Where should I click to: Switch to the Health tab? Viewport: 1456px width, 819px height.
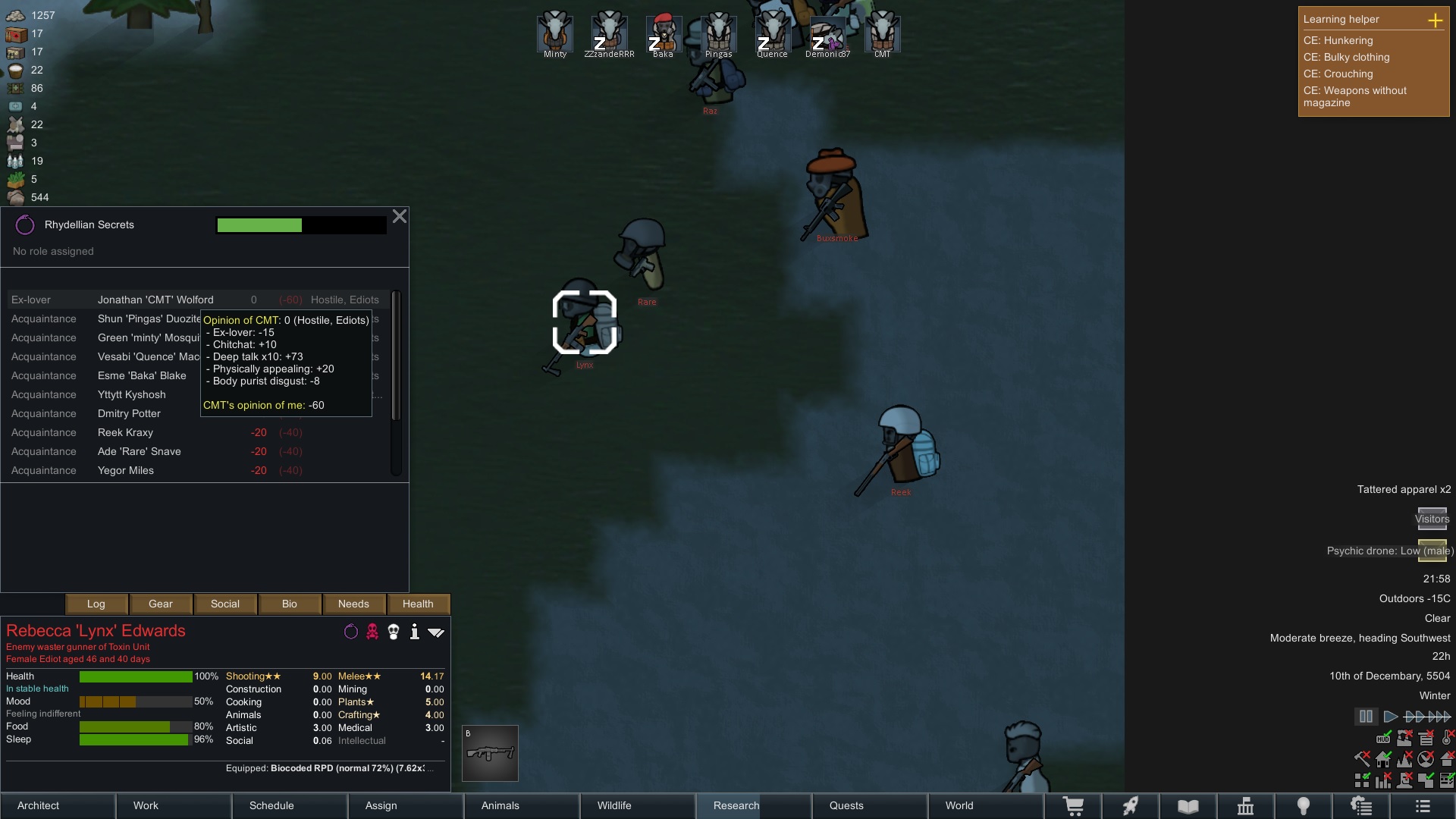coord(418,604)
